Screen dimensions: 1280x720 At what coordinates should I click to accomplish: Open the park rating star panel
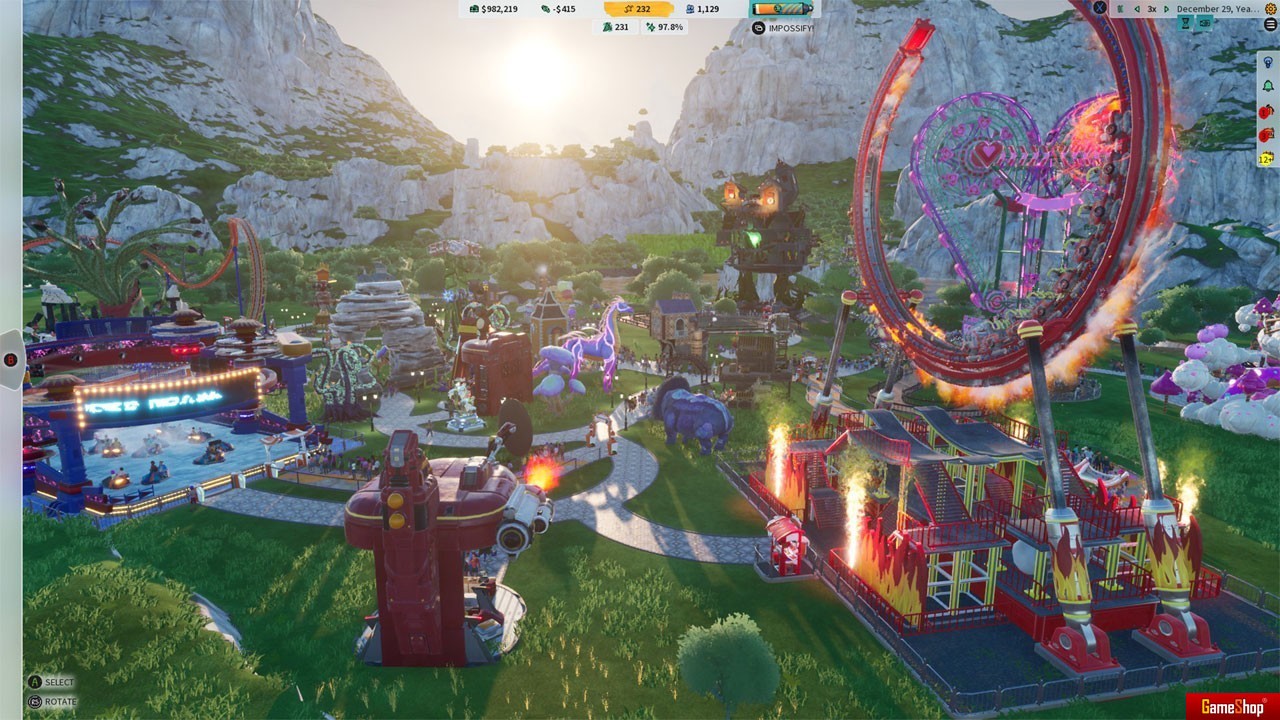pos(637,9)
